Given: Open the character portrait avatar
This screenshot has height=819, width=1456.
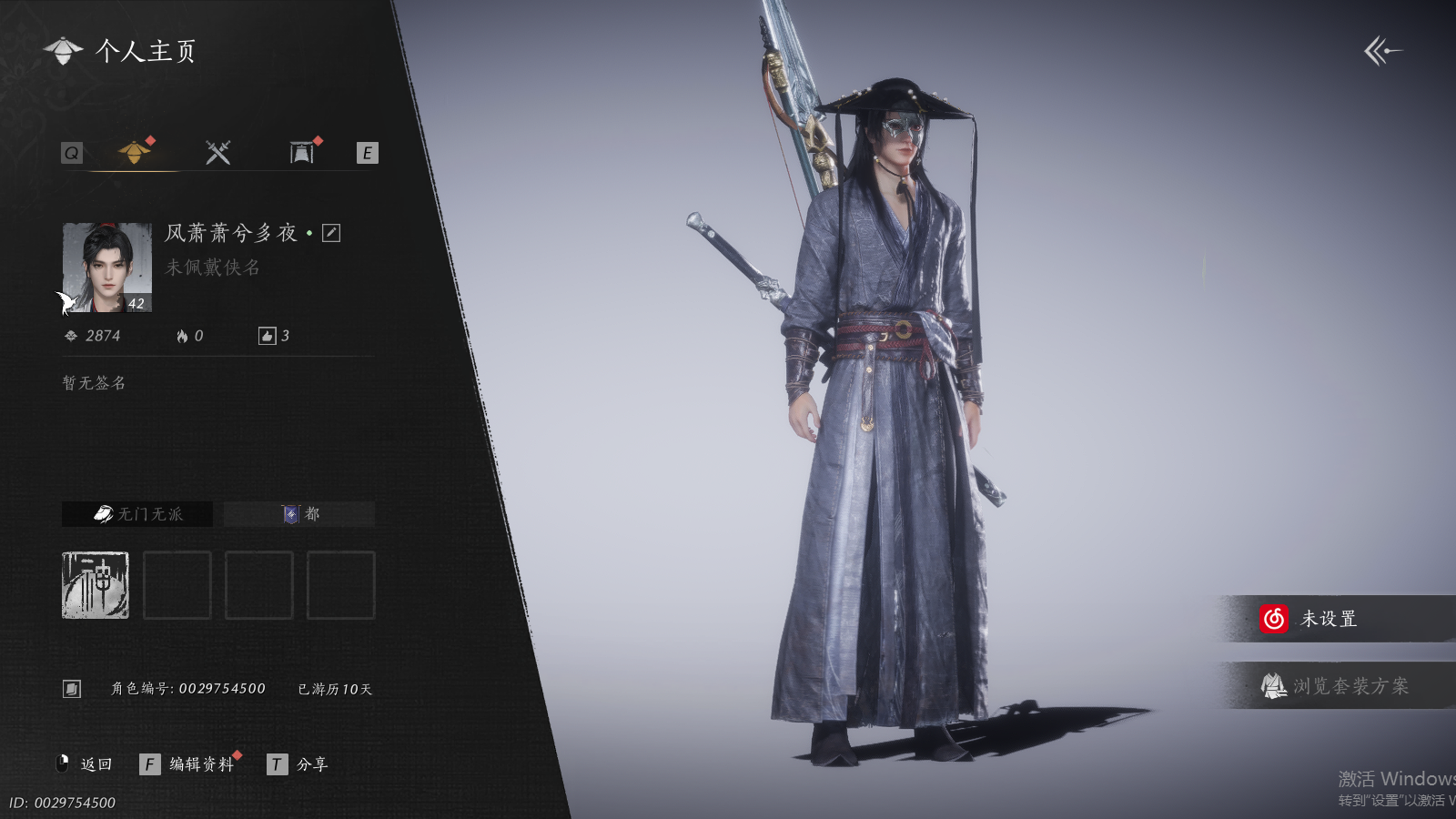Looking at the screenshot, I should point(106,268).
